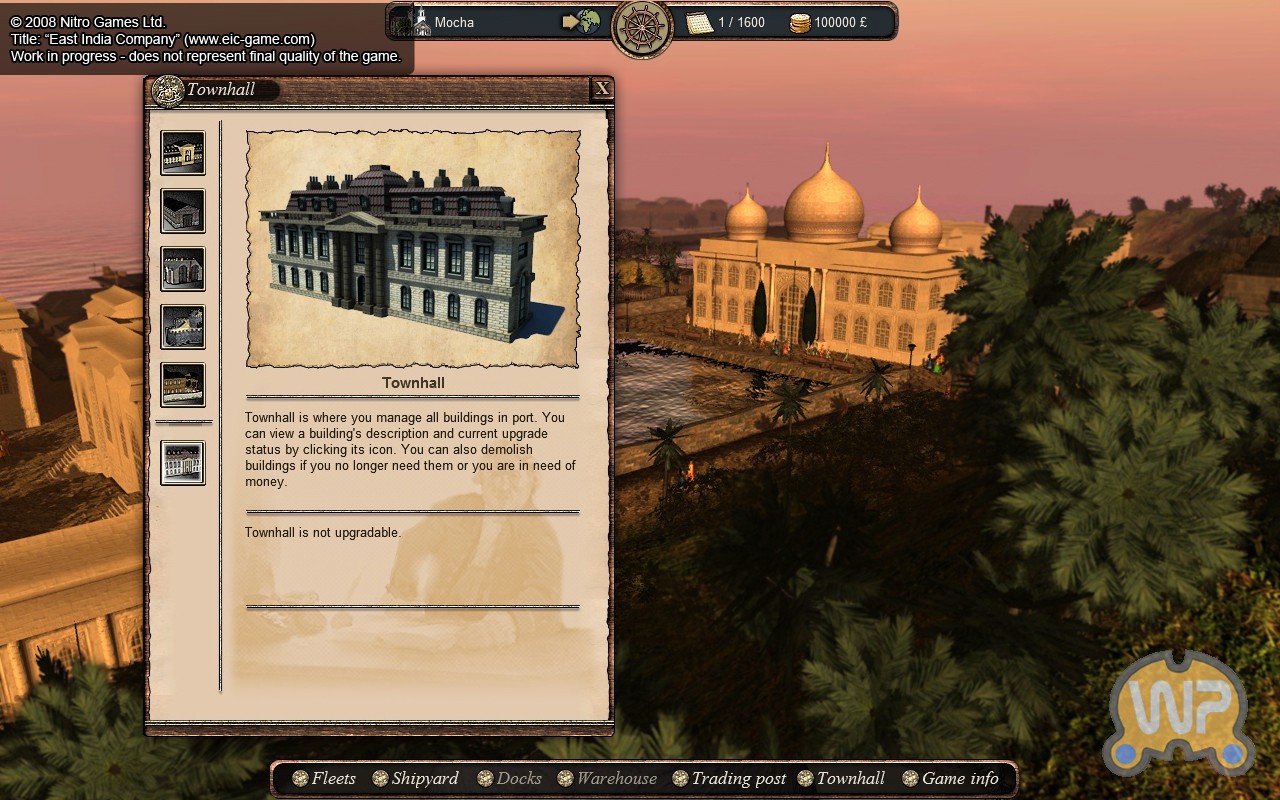1280x800 pixels.
Task: Open the Game info menu
Action: point(950,778)
